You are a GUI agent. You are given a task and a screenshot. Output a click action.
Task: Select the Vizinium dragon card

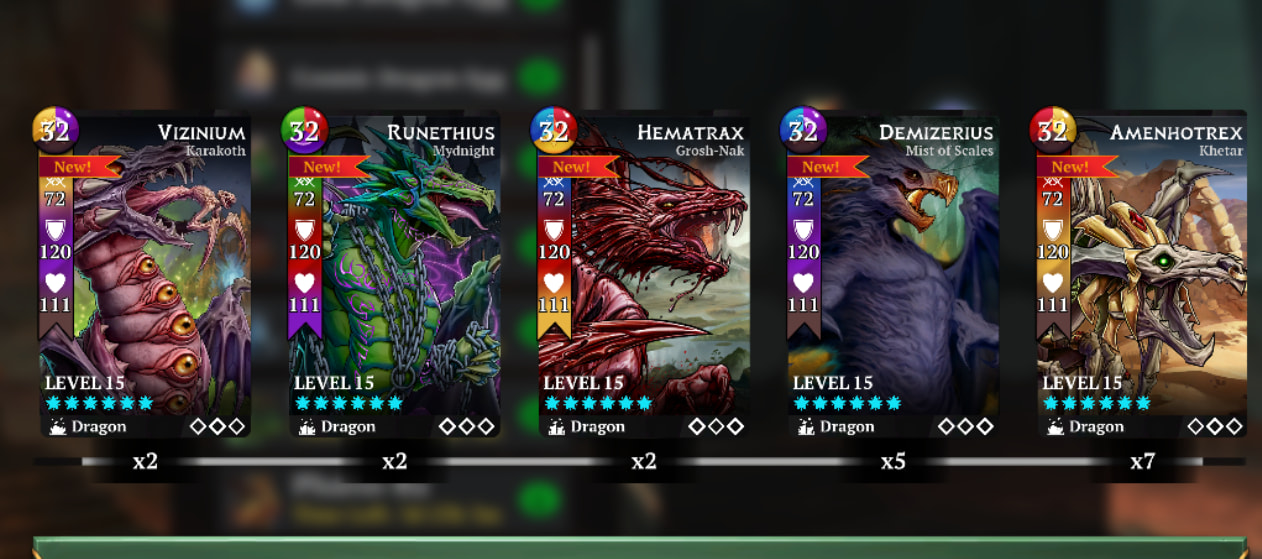[144, 275]
